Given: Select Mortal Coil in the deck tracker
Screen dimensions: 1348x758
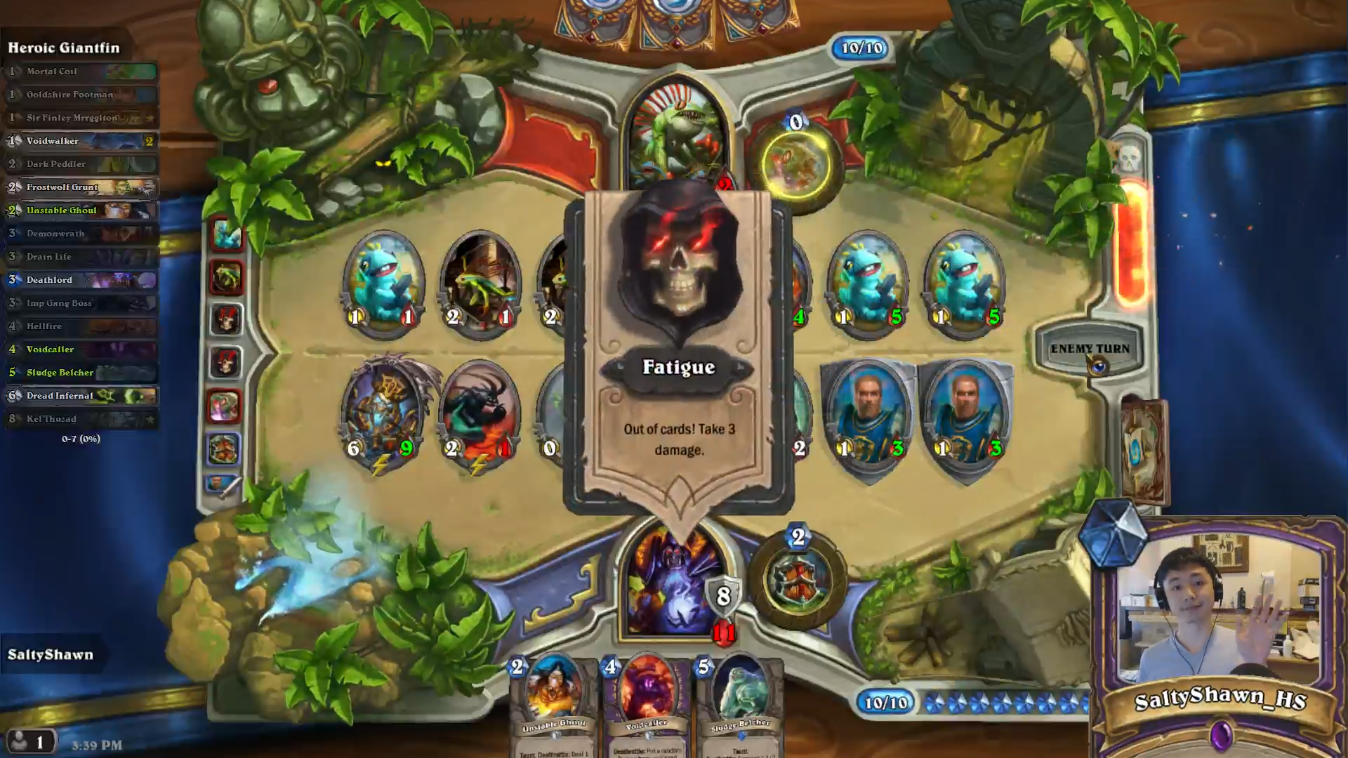Looking at the screenshot, I should coord(80,71).
